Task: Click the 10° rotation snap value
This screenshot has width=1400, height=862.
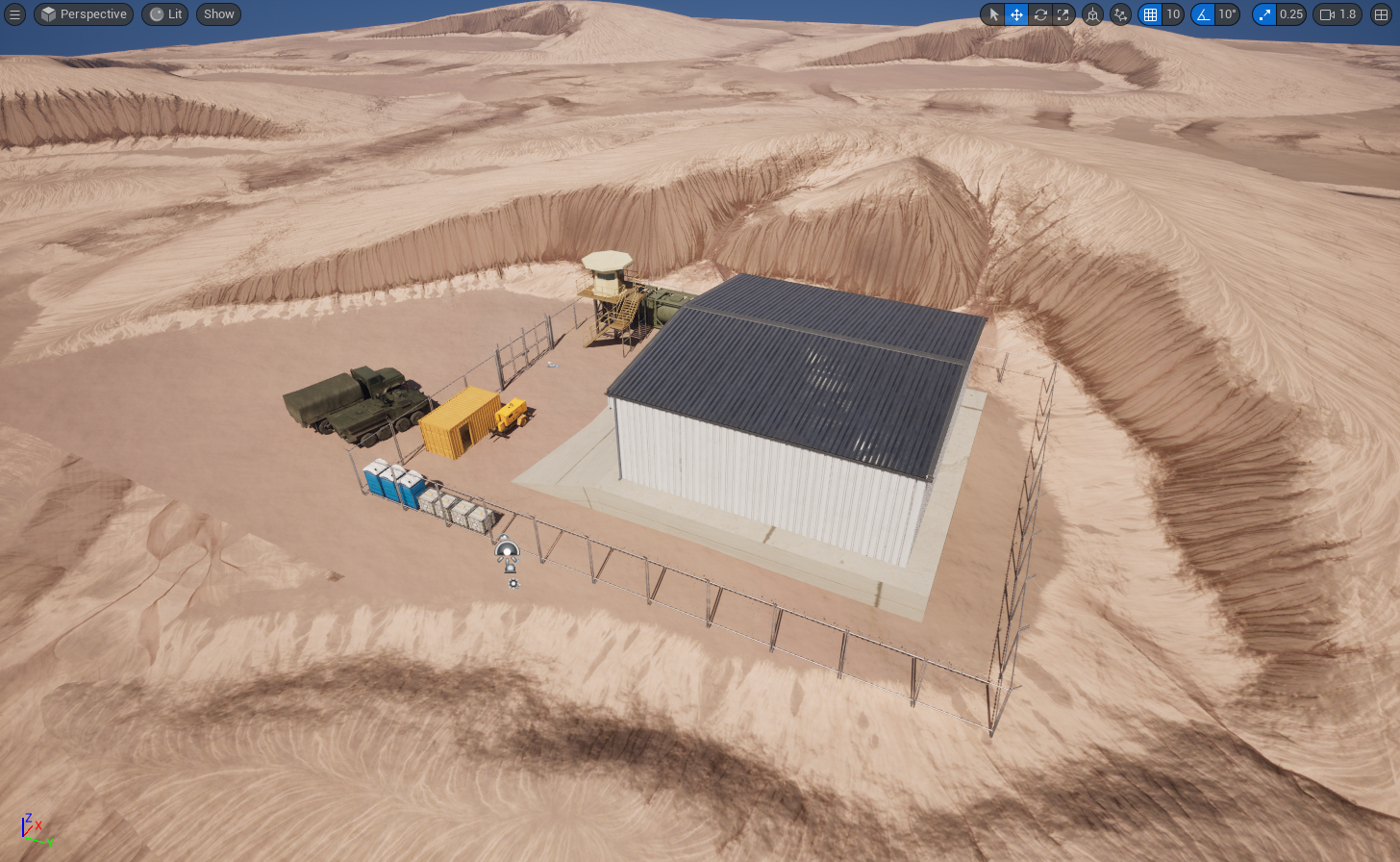Action: coord(1229,14)
